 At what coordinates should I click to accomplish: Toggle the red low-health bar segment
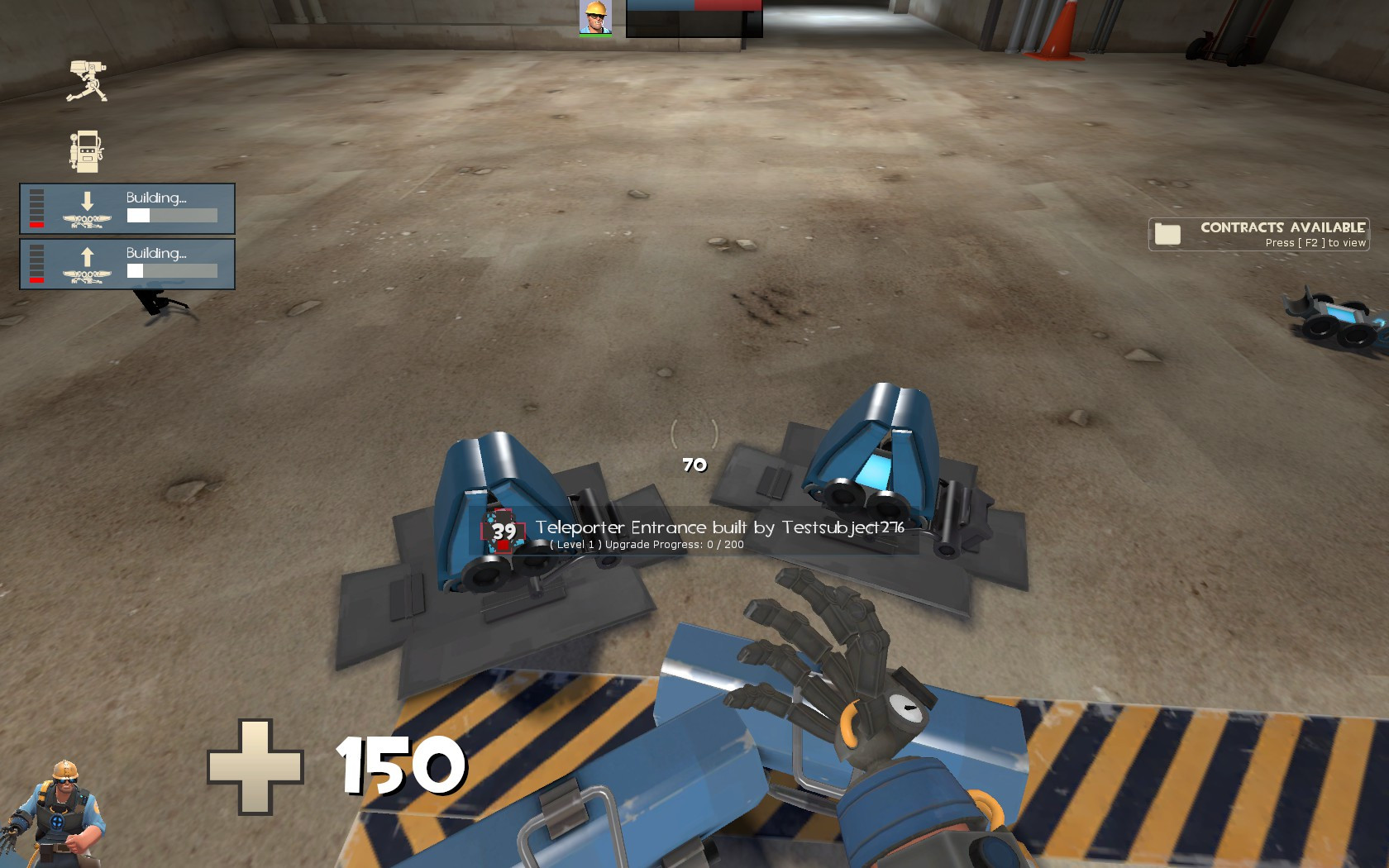click(x=36, y=223)
